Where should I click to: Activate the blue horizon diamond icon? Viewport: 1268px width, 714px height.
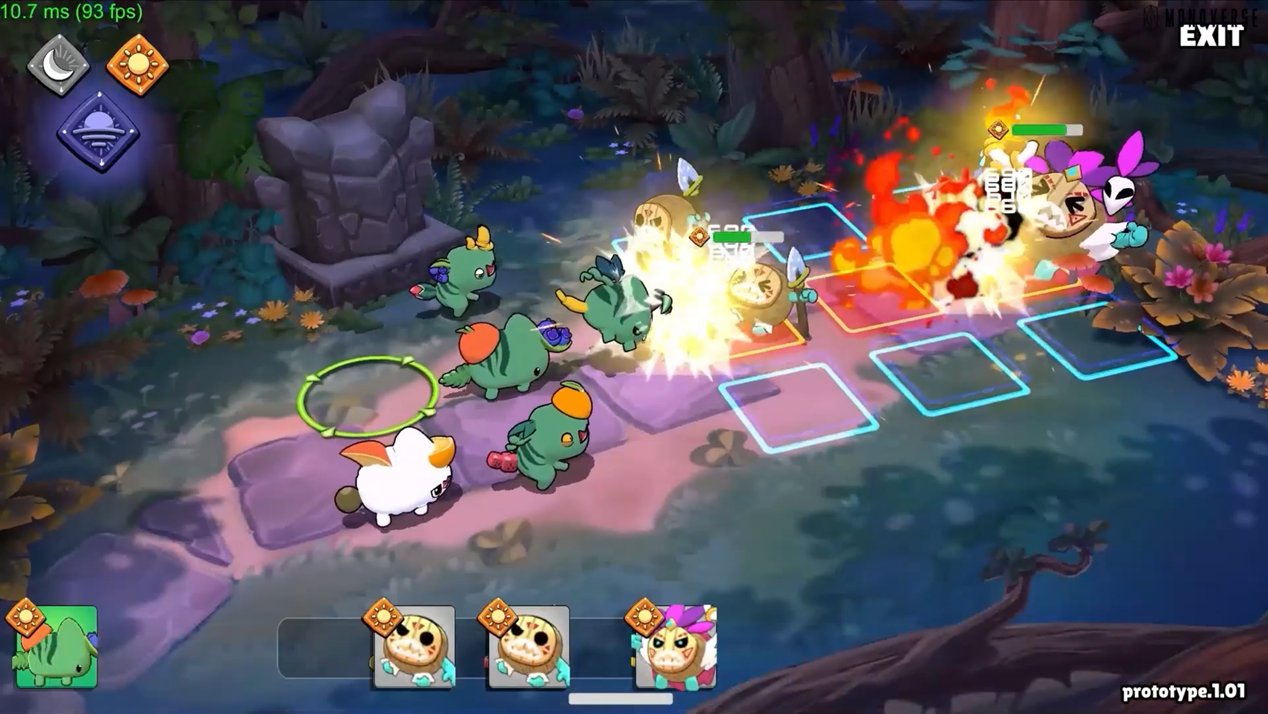(x=97, y=131)
